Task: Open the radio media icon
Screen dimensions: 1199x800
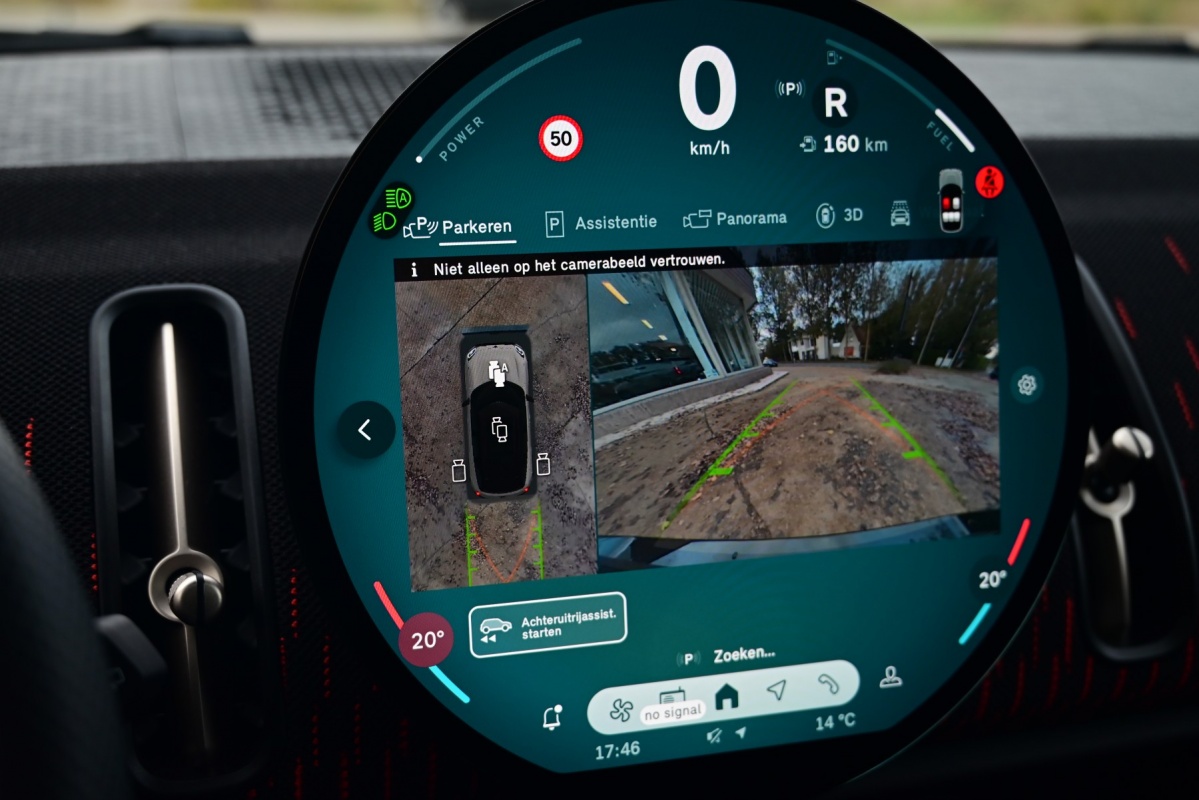Action: pyautogui.click(x=671, y=699)
